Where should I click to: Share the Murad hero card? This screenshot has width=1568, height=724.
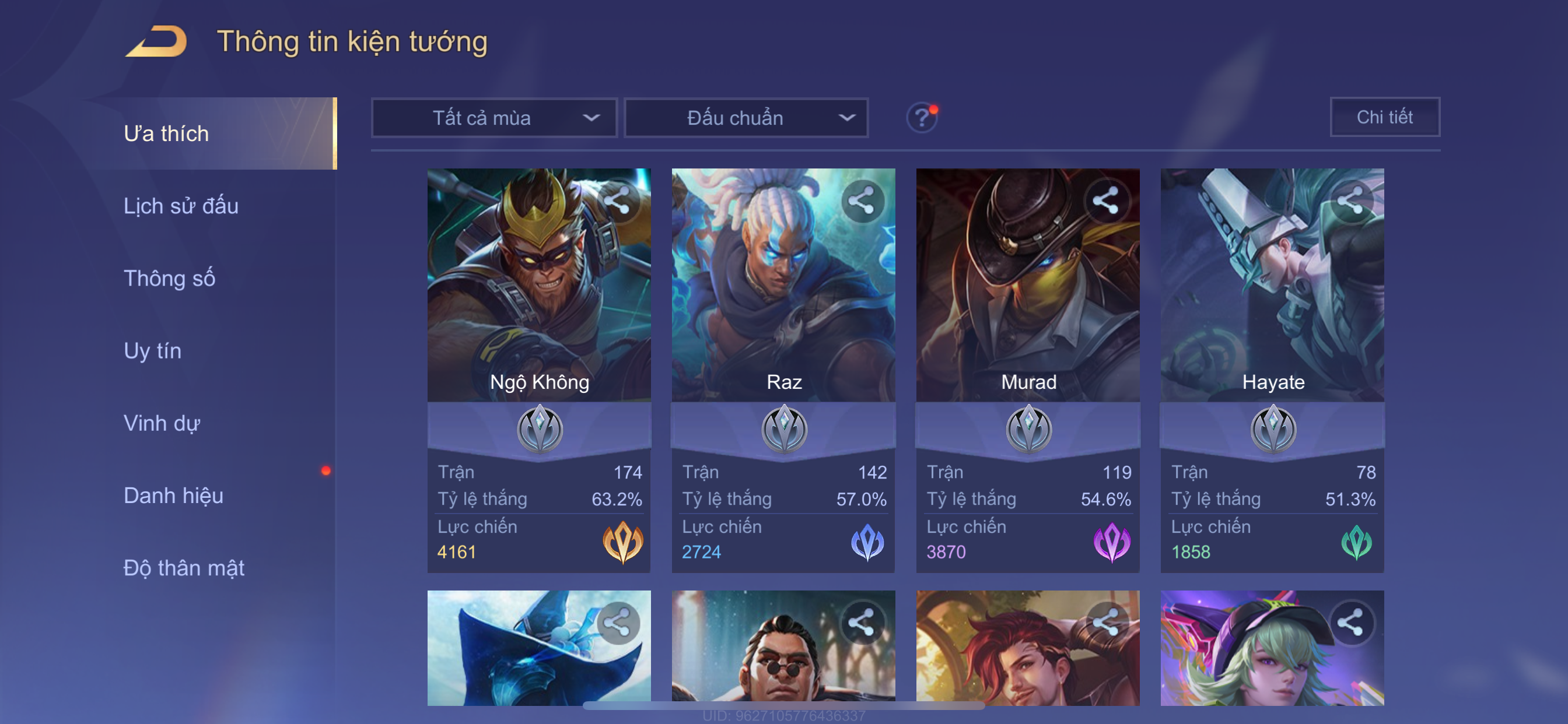click(x=1106, y=201)
